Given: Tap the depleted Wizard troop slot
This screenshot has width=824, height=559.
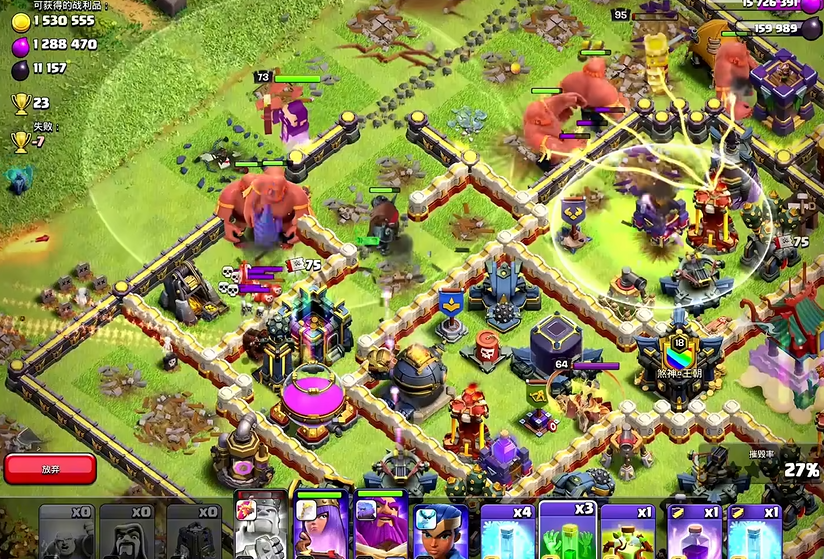Looking at the screenshot, I should tap(131, 532).
